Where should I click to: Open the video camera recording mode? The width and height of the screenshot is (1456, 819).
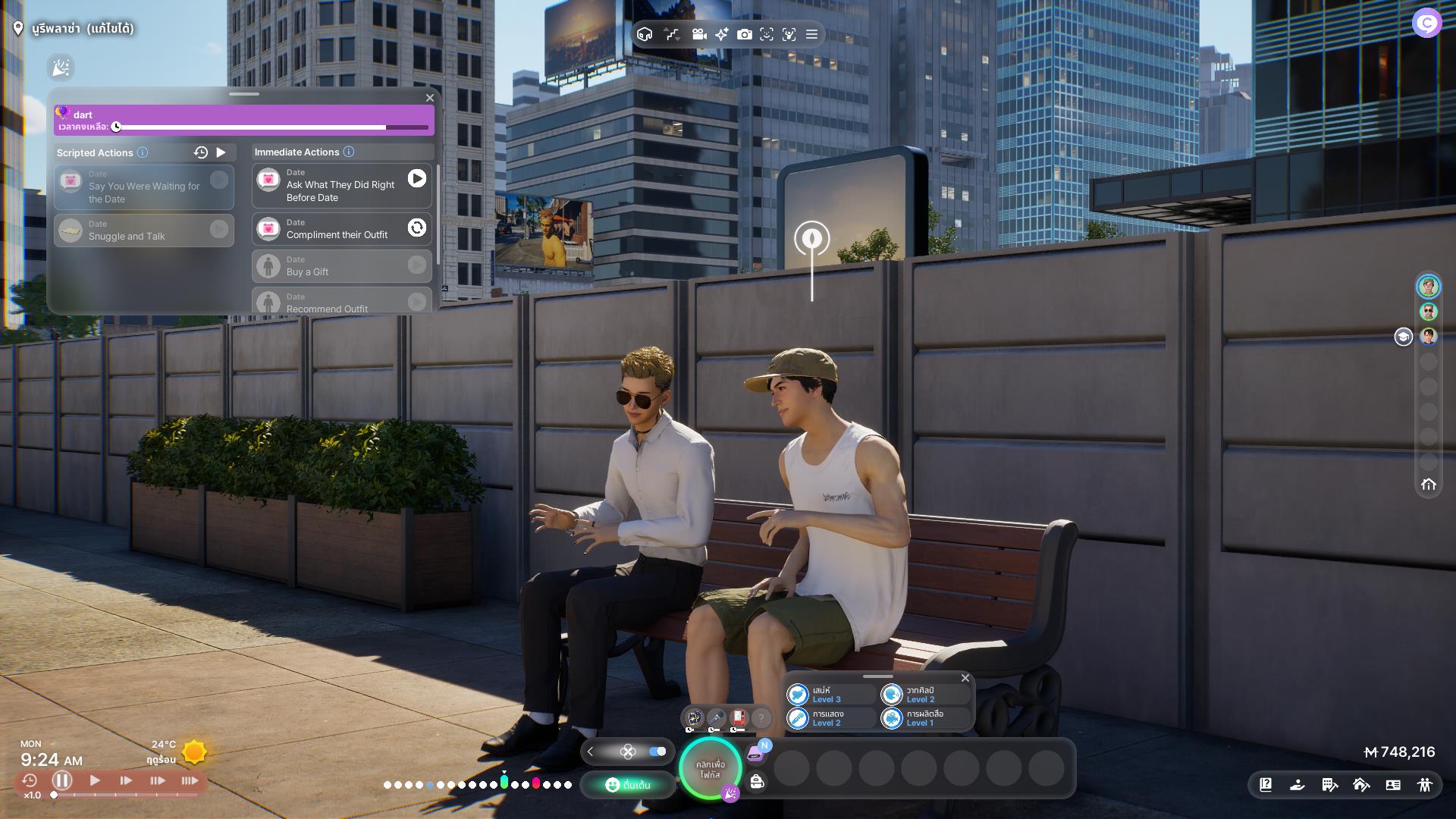pyautogui.click(x=699, y=34)
